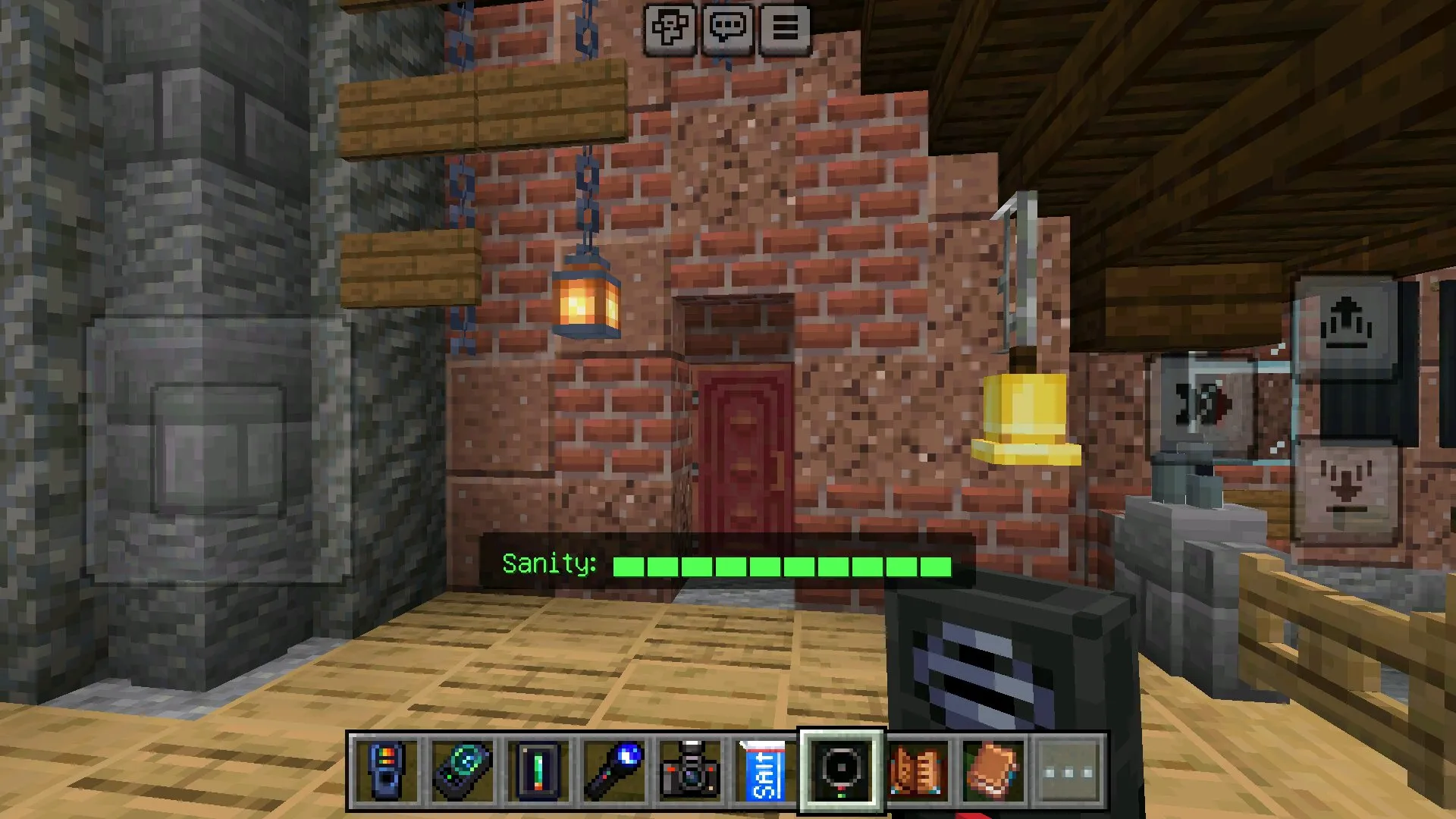
Task: Open the pause menu with three bars
Action: (785, 29)
